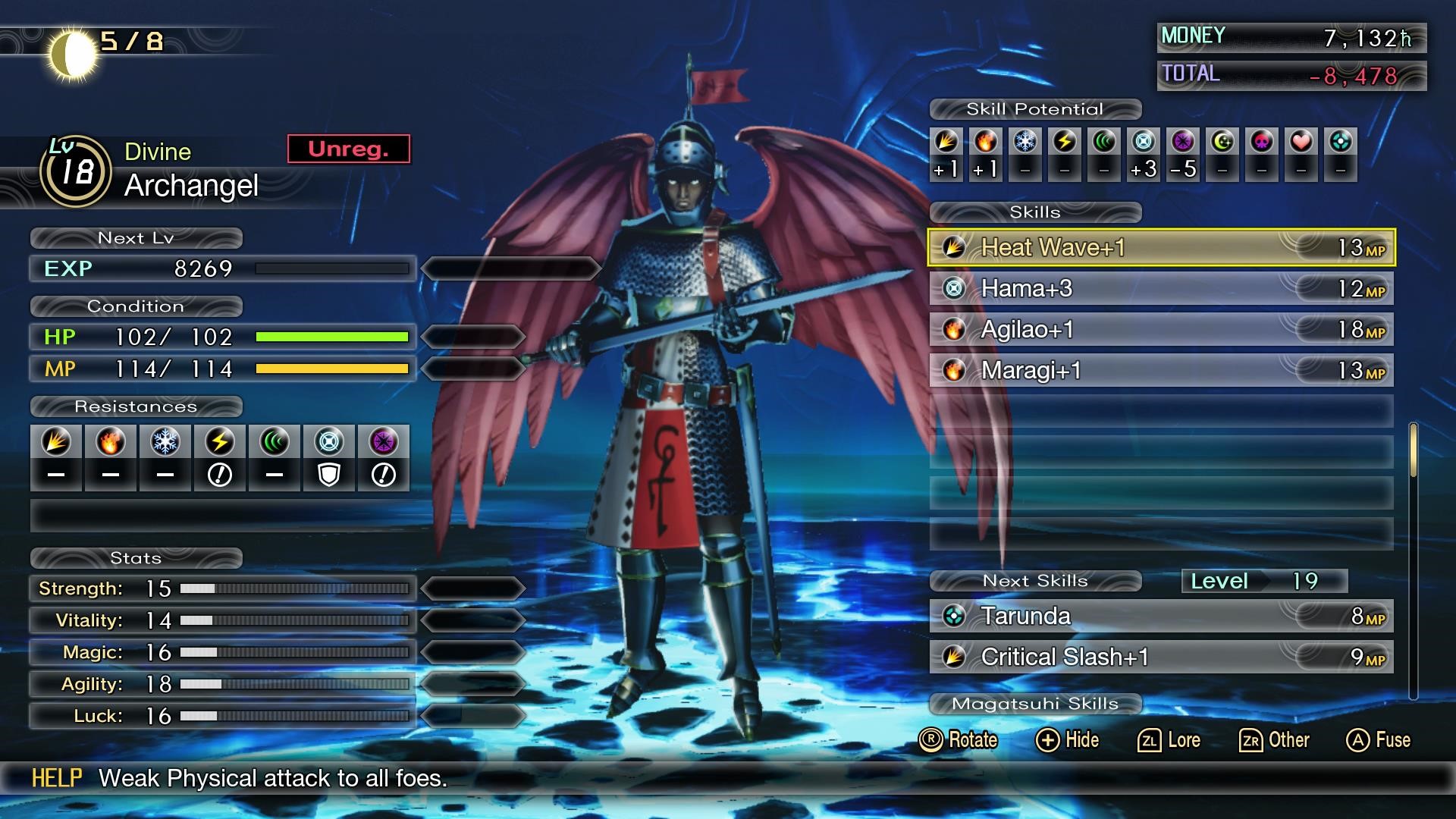Highlight the Agilao+1 skill entry
This screenshot has height=819, width=1456.
[1160, 329]
